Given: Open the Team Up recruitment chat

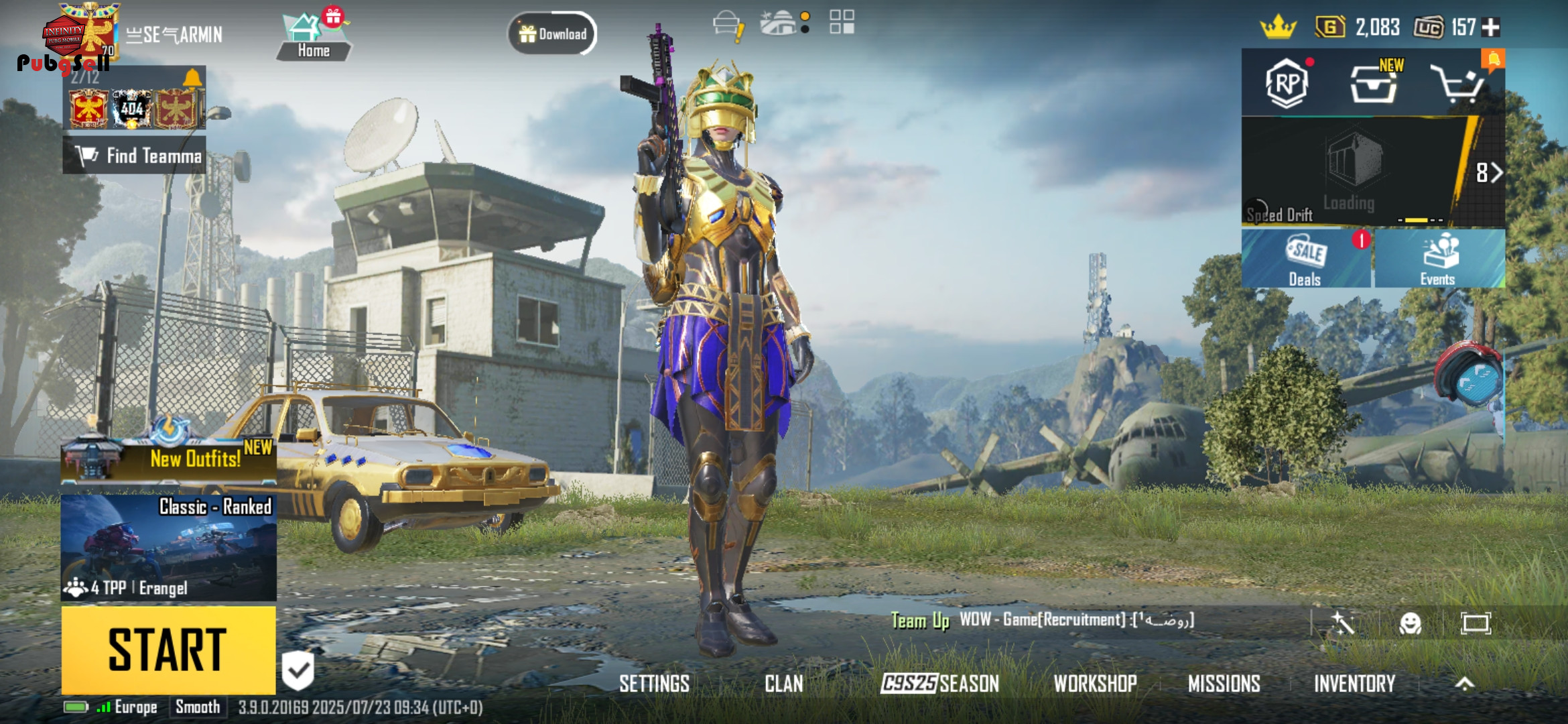Looking at the screenshot, I should pos(1043,620).
